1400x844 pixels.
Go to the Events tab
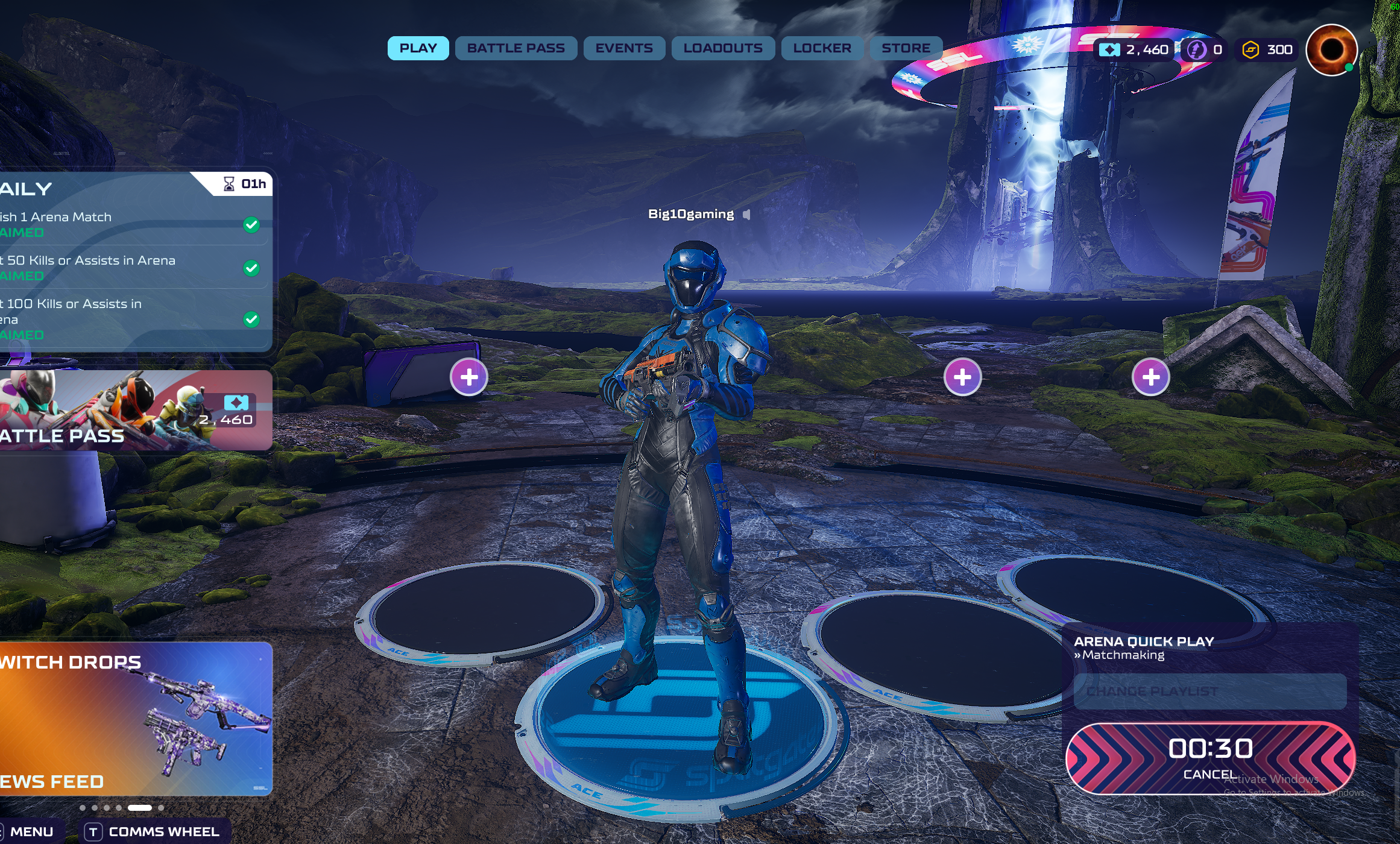[x=624, y=48]
